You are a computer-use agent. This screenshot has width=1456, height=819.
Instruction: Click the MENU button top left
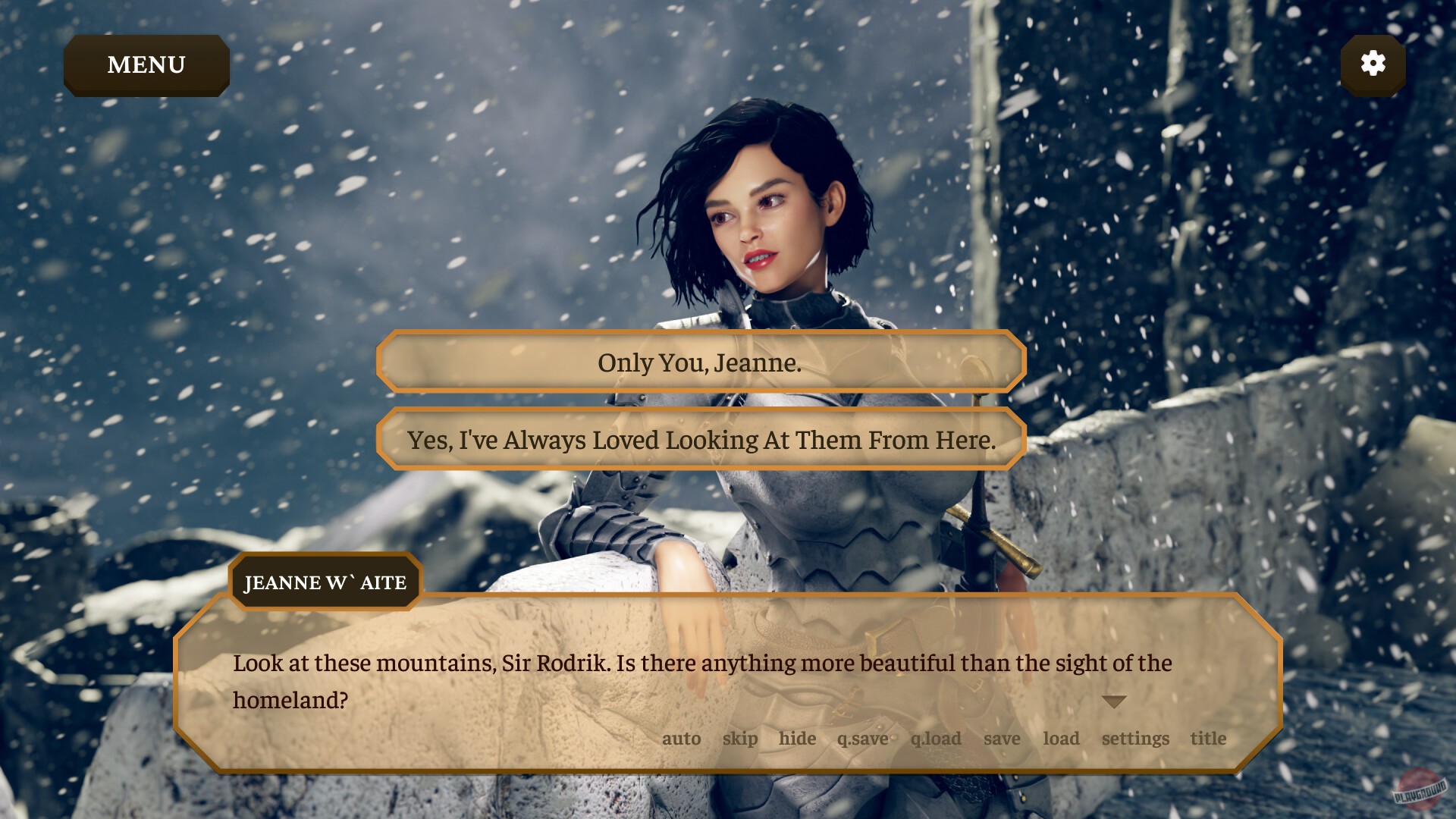146,64
